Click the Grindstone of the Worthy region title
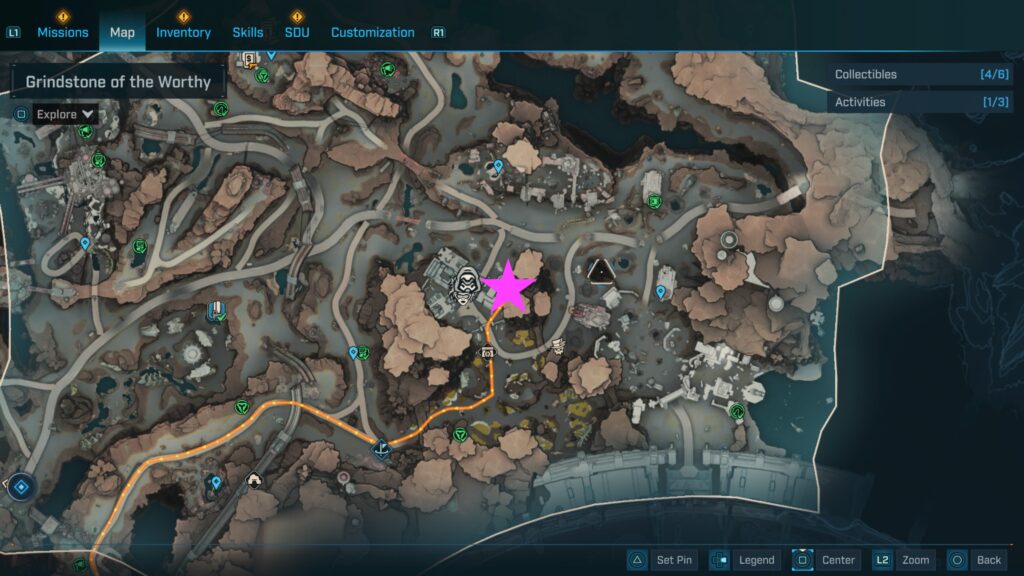The width and height of the screenshot is (1024, 576). [x=118, y=82]
